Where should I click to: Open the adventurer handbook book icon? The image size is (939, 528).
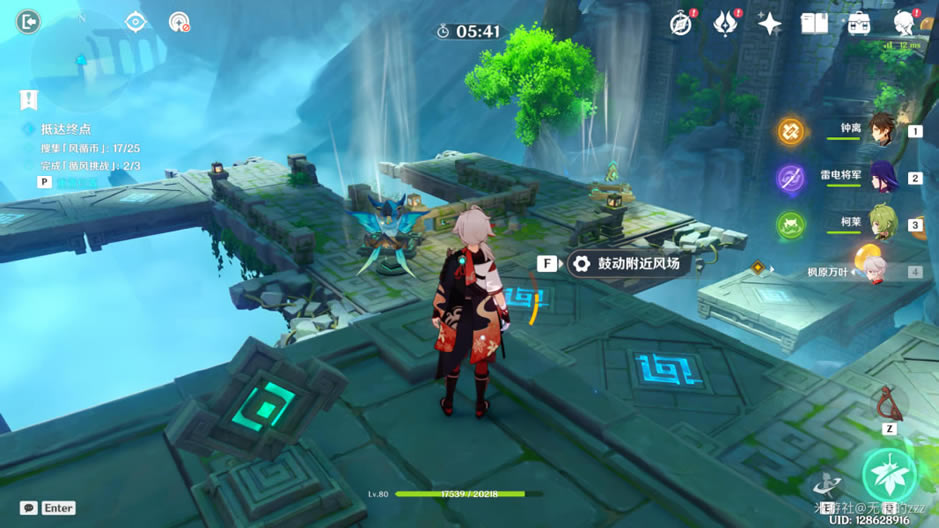pyautogui.click(x=814, y=23)
